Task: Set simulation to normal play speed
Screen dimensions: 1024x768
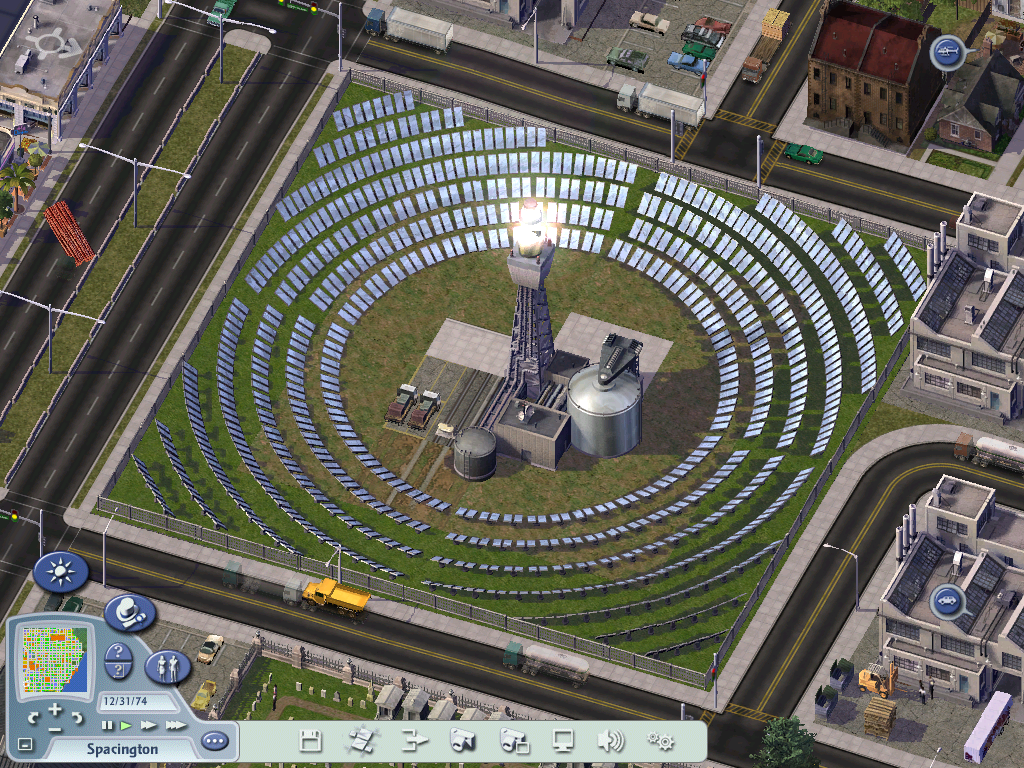Action: pyautogui.click(x=126, y=725)
